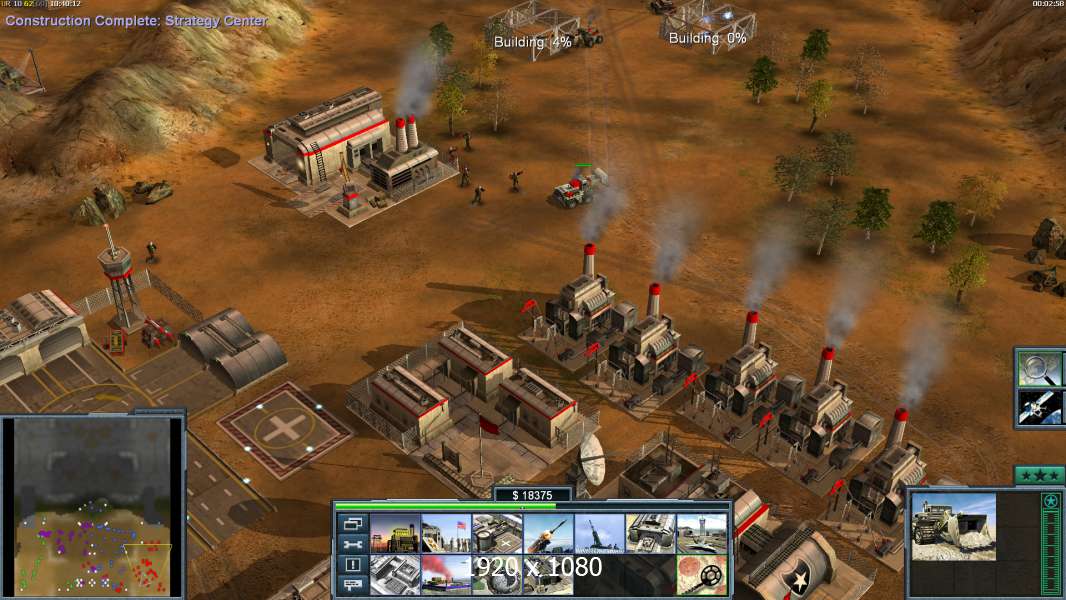Use the Spy Satellite power shortcut
The width and height of the screenshot is (1066, 600).
1040,407
